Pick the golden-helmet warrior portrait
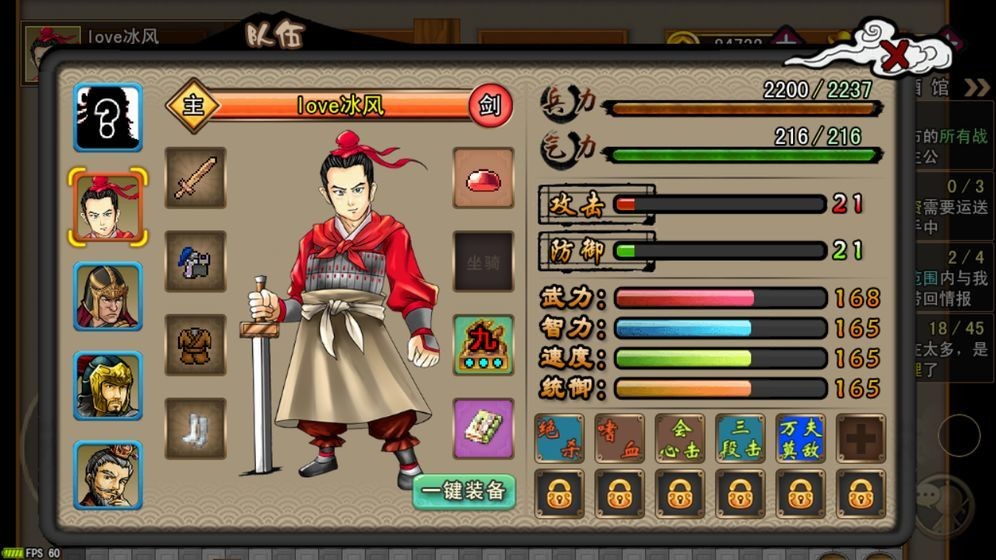Screen dimensions: 996x560 coord(108,385)
